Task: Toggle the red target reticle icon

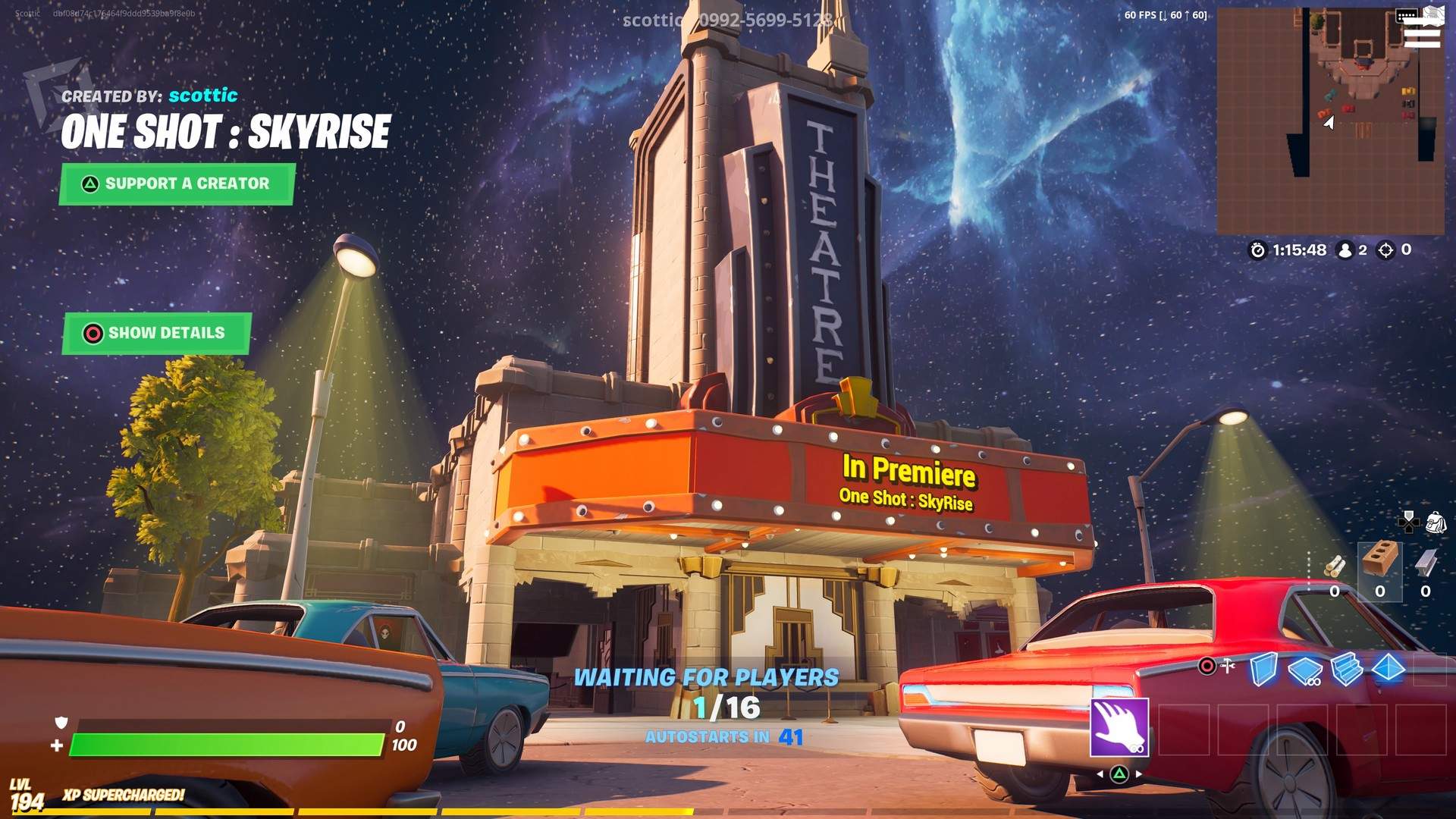Action: point(1207,666)
